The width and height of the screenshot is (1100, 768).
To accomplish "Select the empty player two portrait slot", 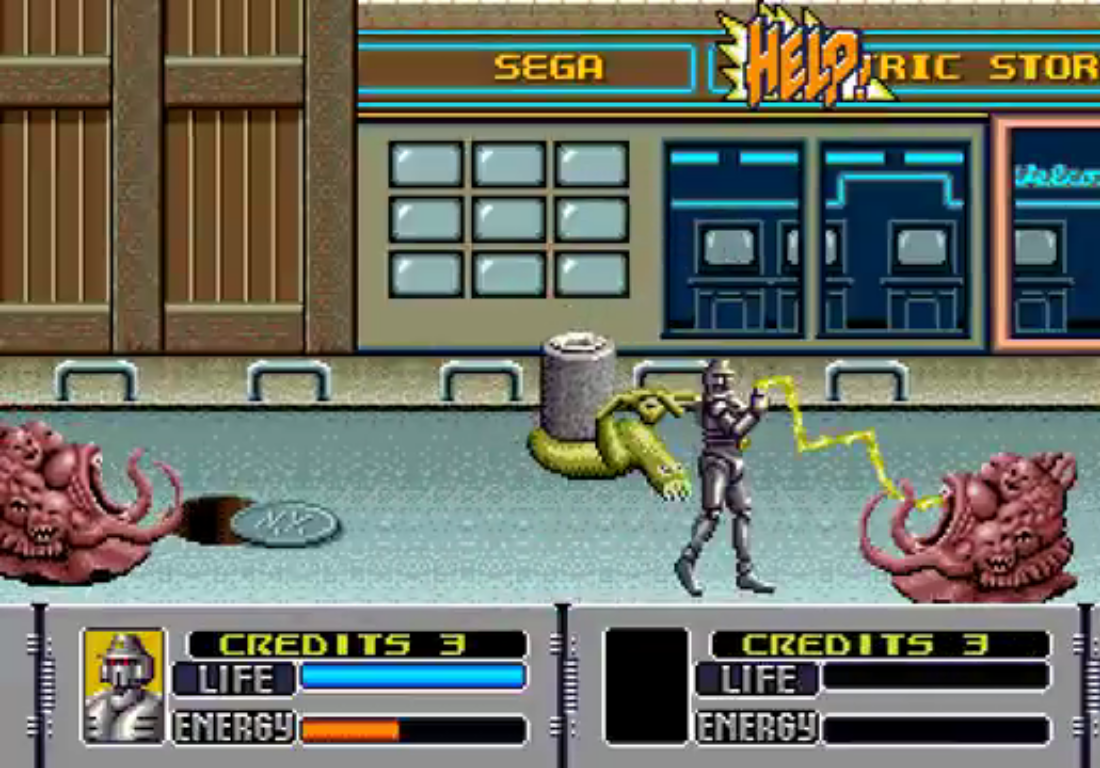I will pyautogui.click(x=647, y=685).
